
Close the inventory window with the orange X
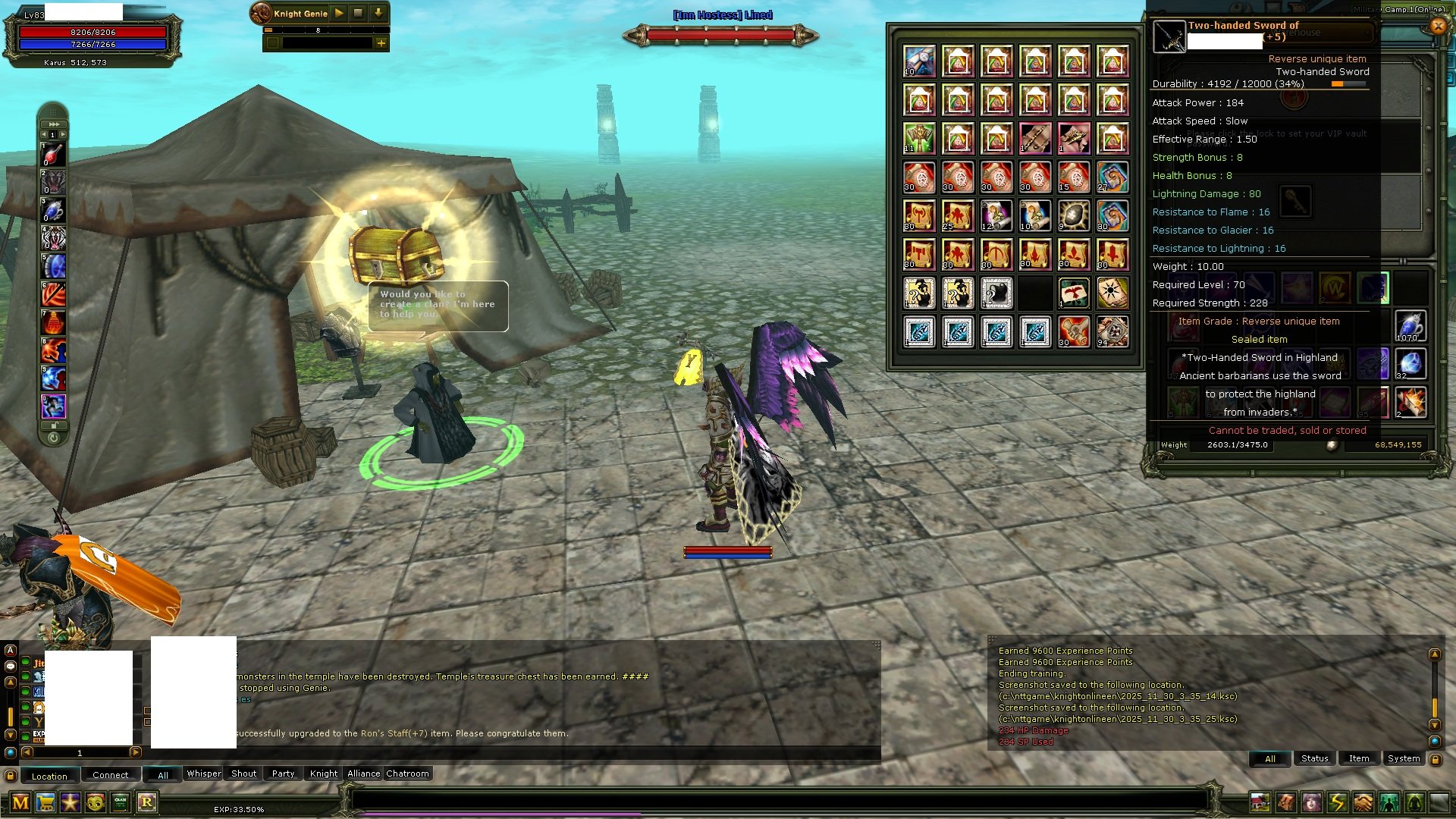tap(1438, 26)
